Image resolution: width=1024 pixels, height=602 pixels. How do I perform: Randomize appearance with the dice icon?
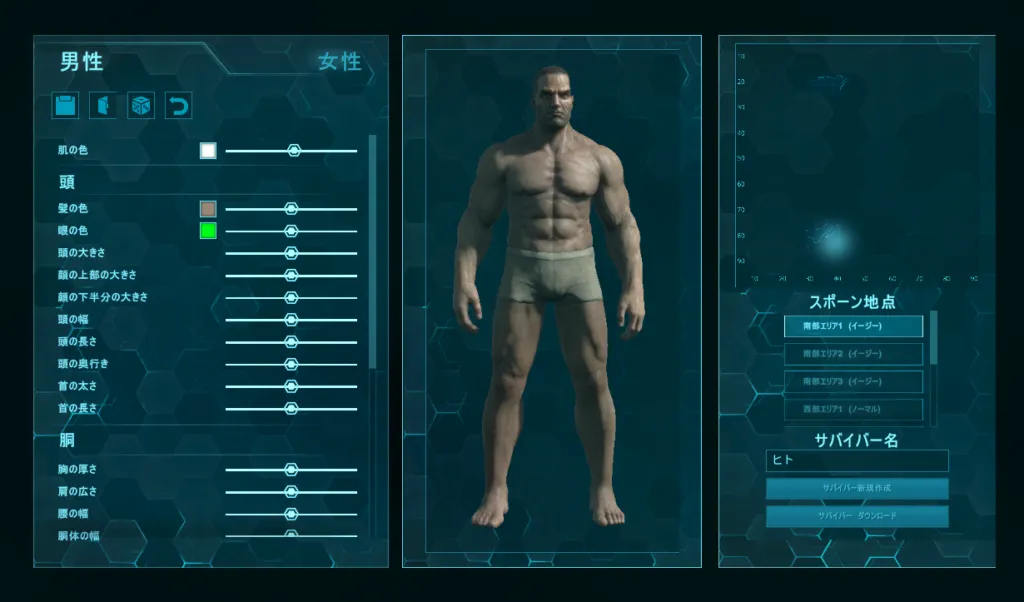141,106
